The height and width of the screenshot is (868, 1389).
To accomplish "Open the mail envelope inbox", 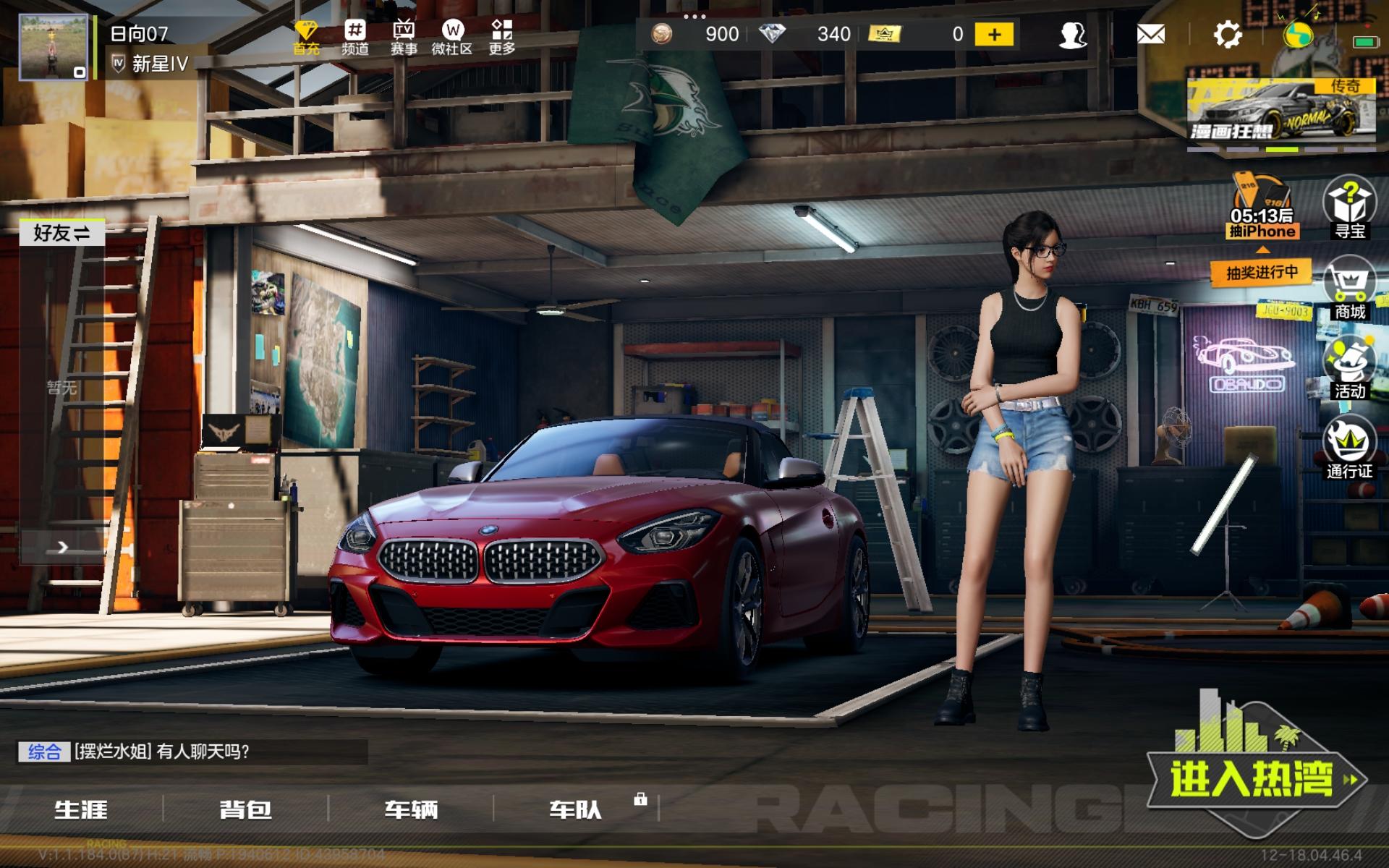I will click(x=1150, y=34).
